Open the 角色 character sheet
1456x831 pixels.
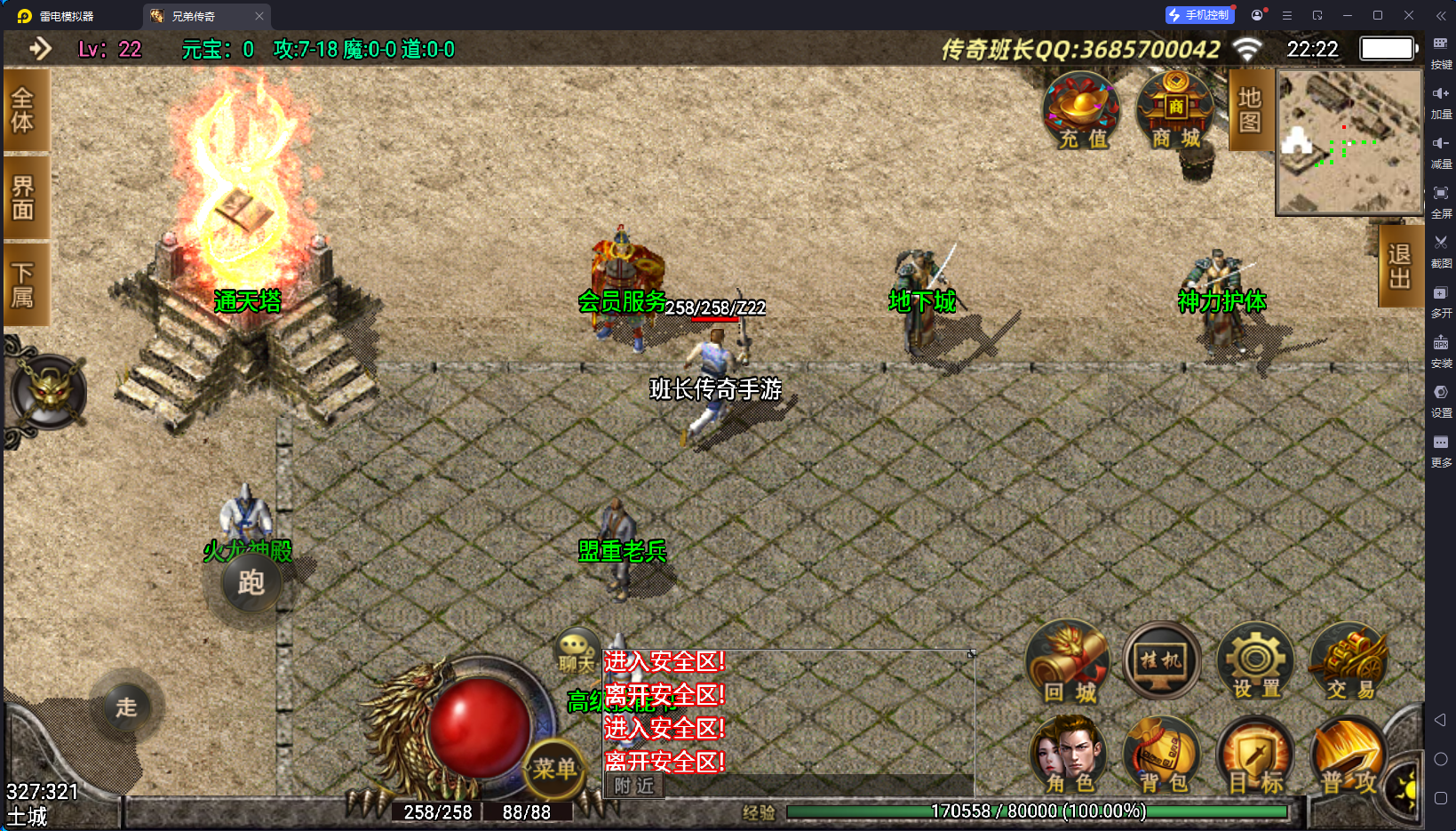click(1069, 756)
